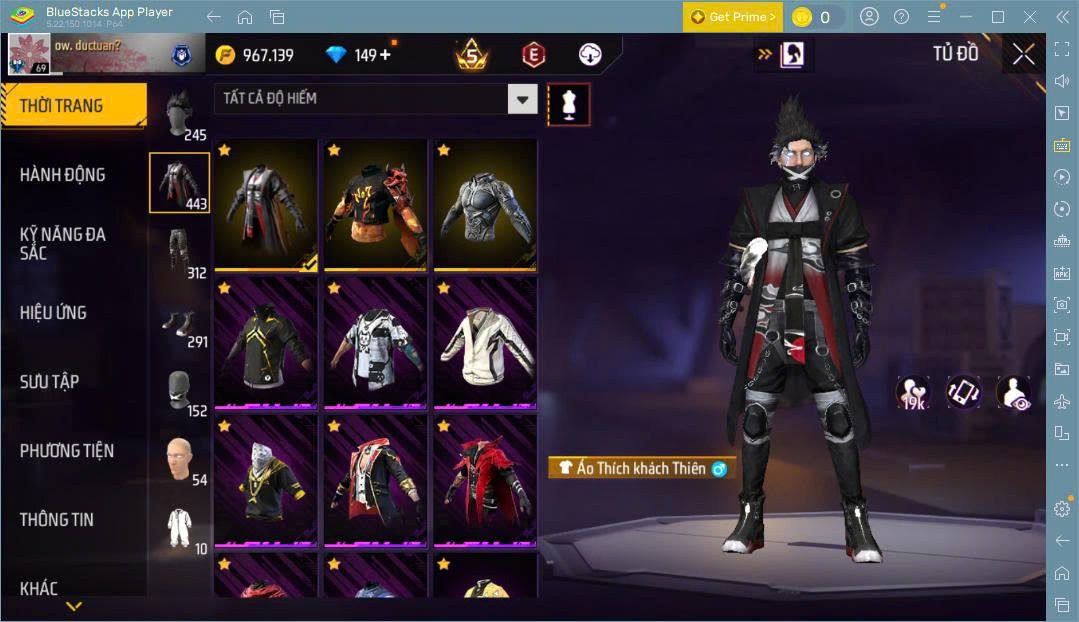Image resolution: width=1079 pixels, height=622 pixels.
Task: Choose the shoes subcategory with 291 items
Action: [x=179, y=325]
